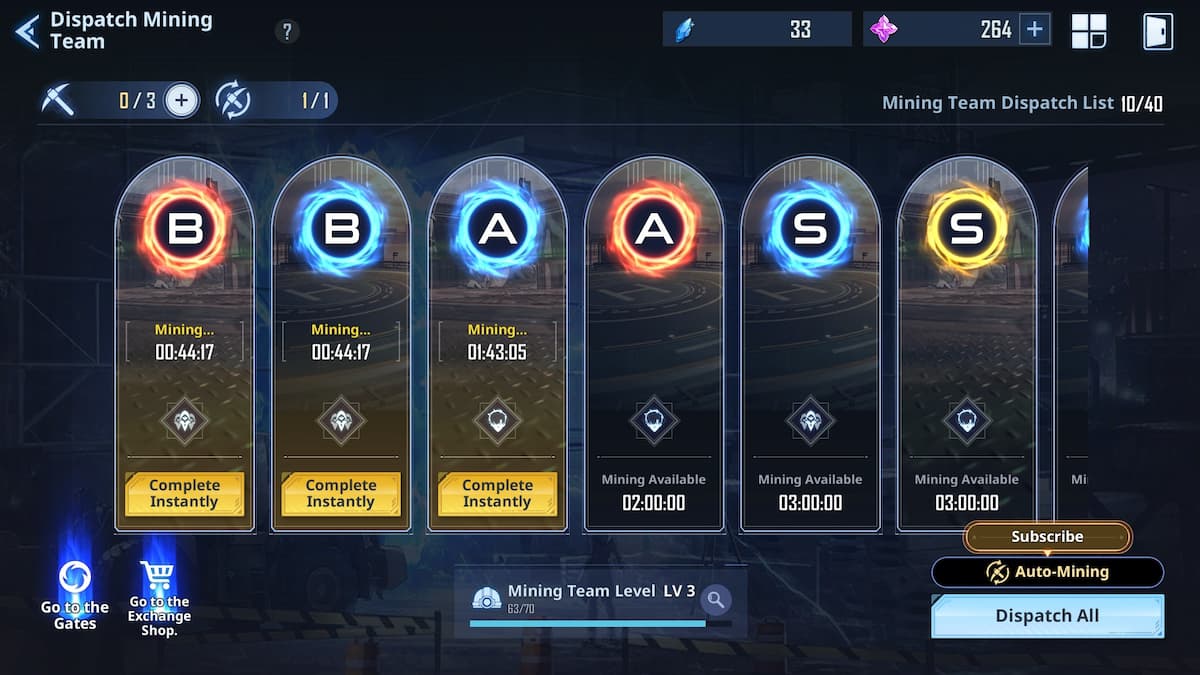This screenshot has width=1200, height=675.
Task: Instantly complete the blue B-rank gate
Action: (x=341, y=493)
